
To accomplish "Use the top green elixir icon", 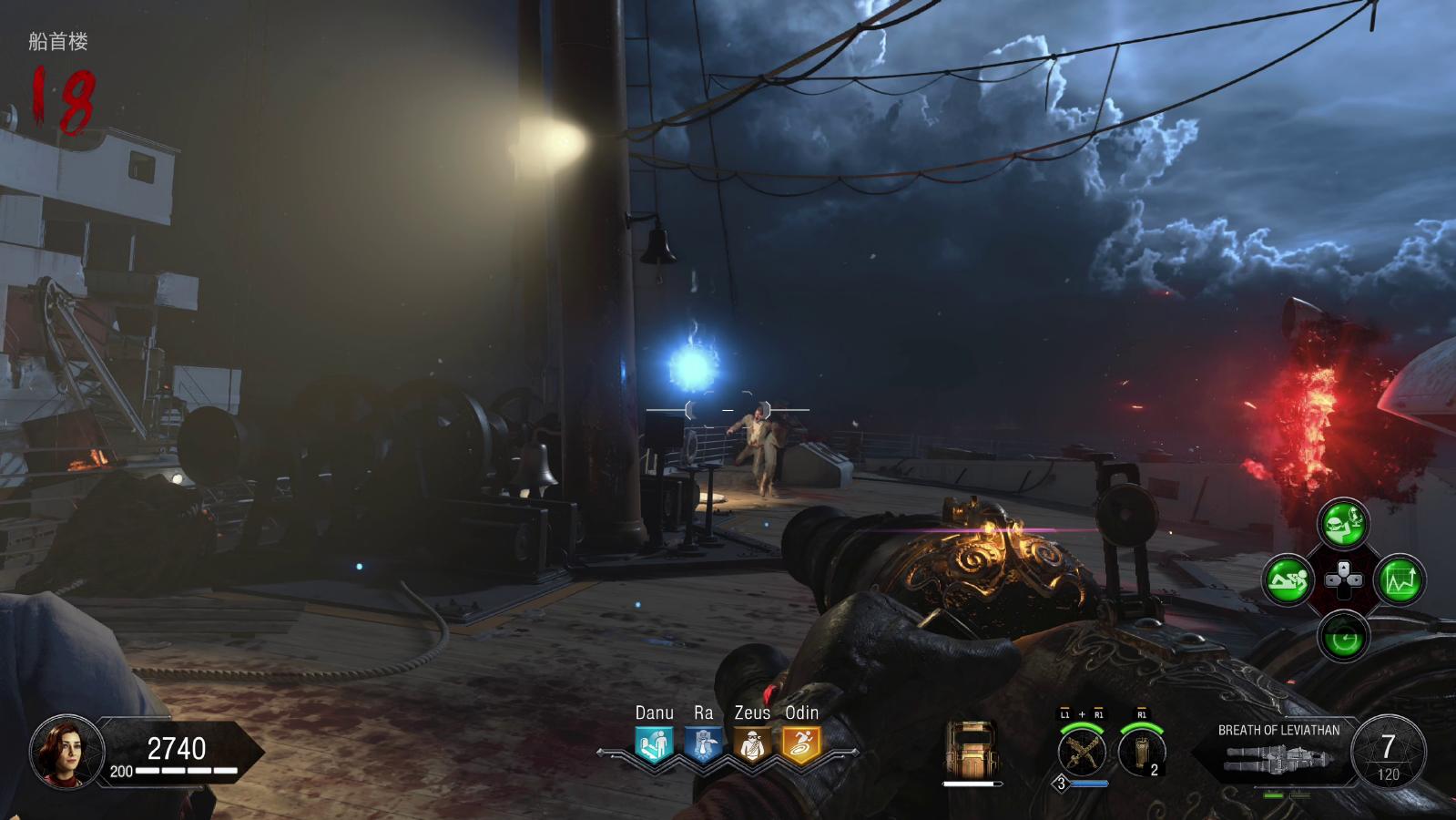I will pyautogui.click(x=1343, y=522).
